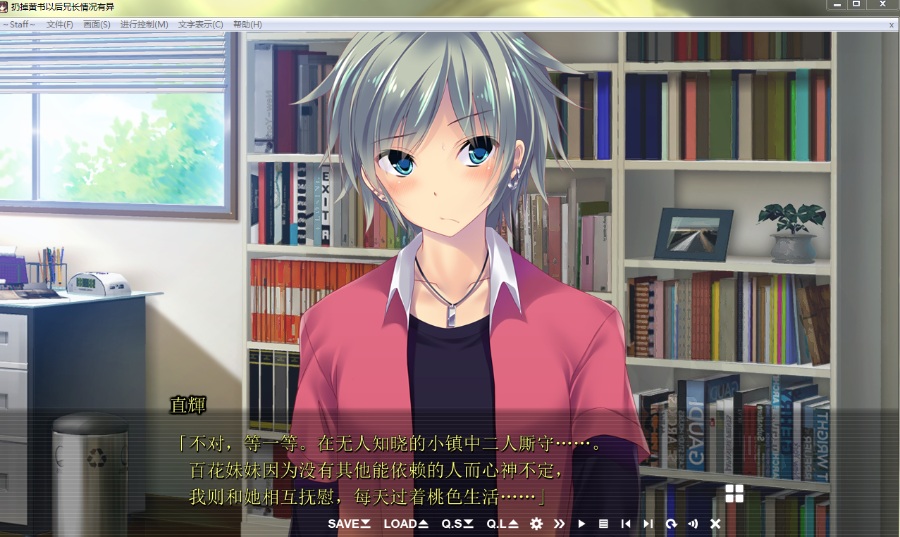Quick save with the Q.S button
This screenshot has height=537, width=900.
point(458,523)
